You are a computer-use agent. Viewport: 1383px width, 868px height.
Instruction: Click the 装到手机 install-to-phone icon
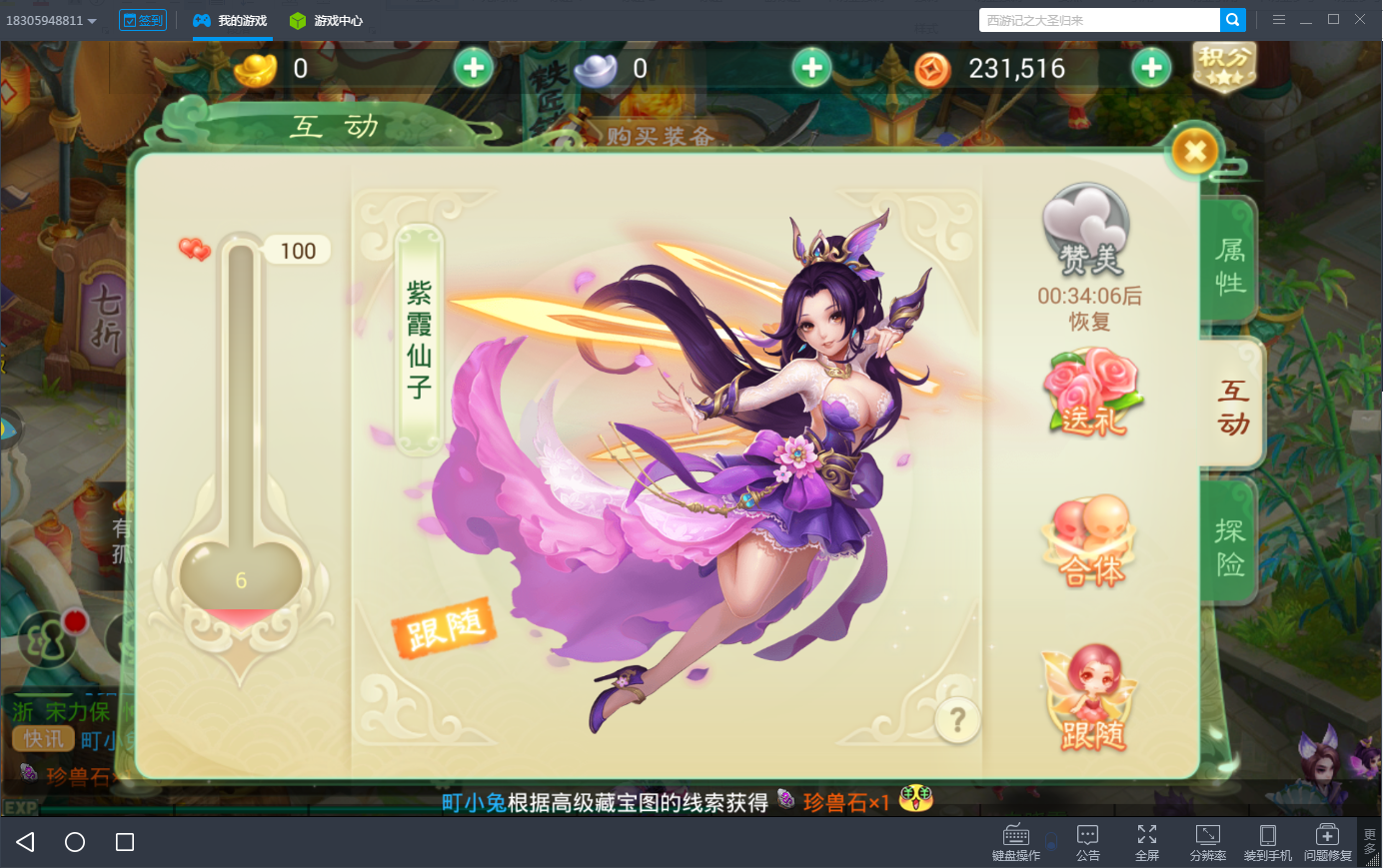(1267, 839)
